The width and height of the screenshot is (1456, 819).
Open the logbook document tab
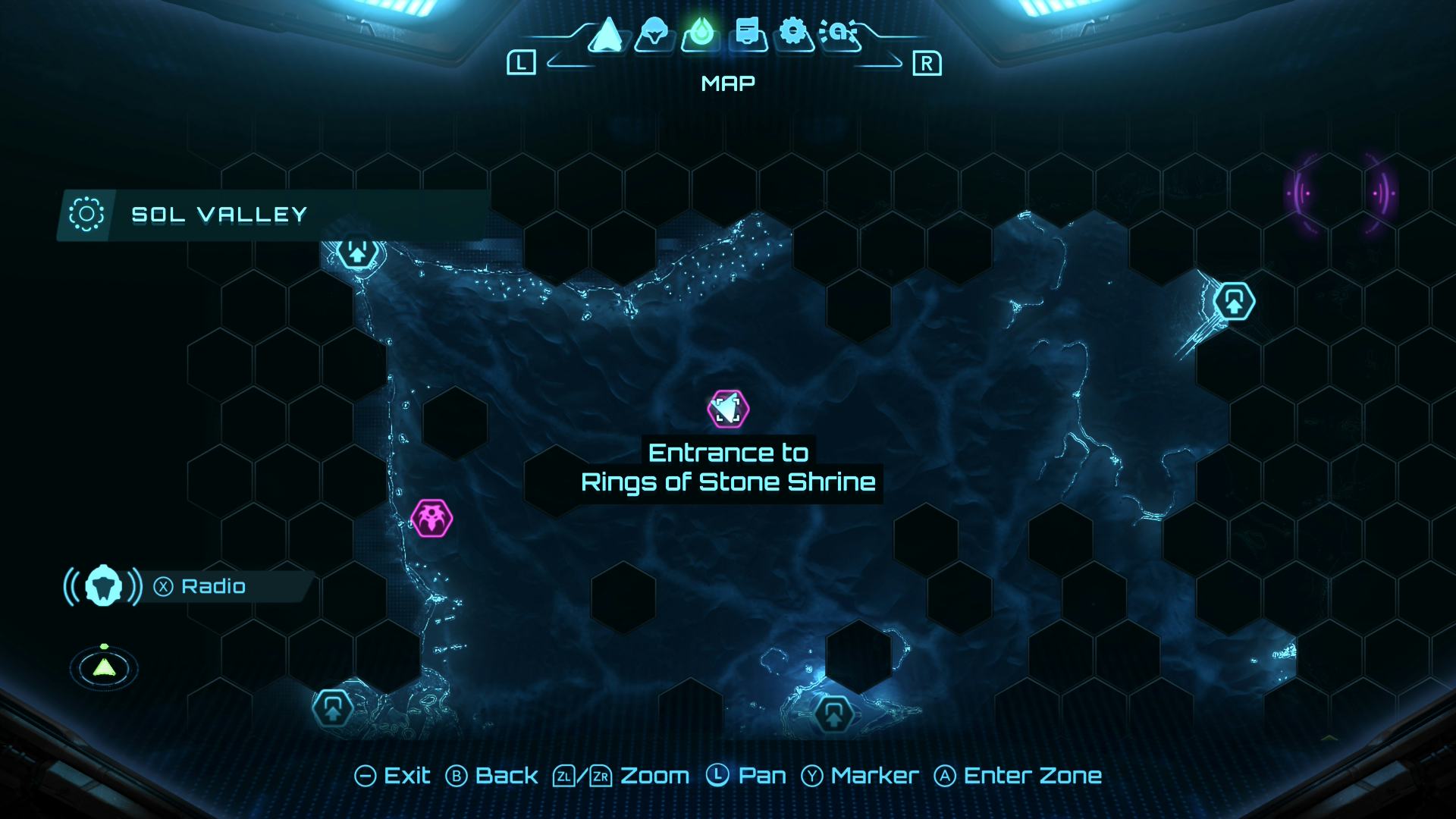(x=748, y=34)
